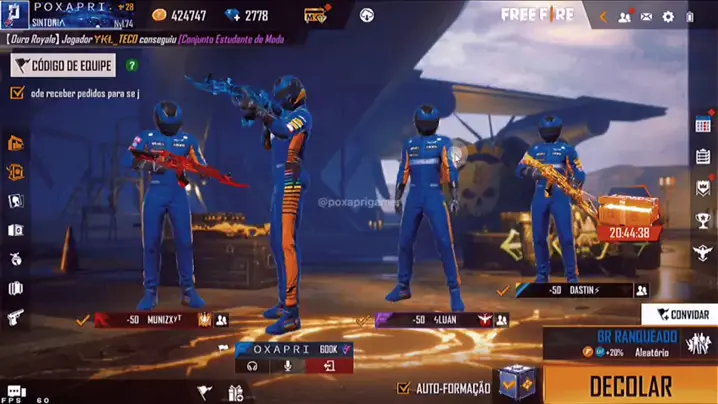The height and width of the screenshot is (404, 718).
Task: Invite a friend with Convidar
Action: click(x=681, y=314)
